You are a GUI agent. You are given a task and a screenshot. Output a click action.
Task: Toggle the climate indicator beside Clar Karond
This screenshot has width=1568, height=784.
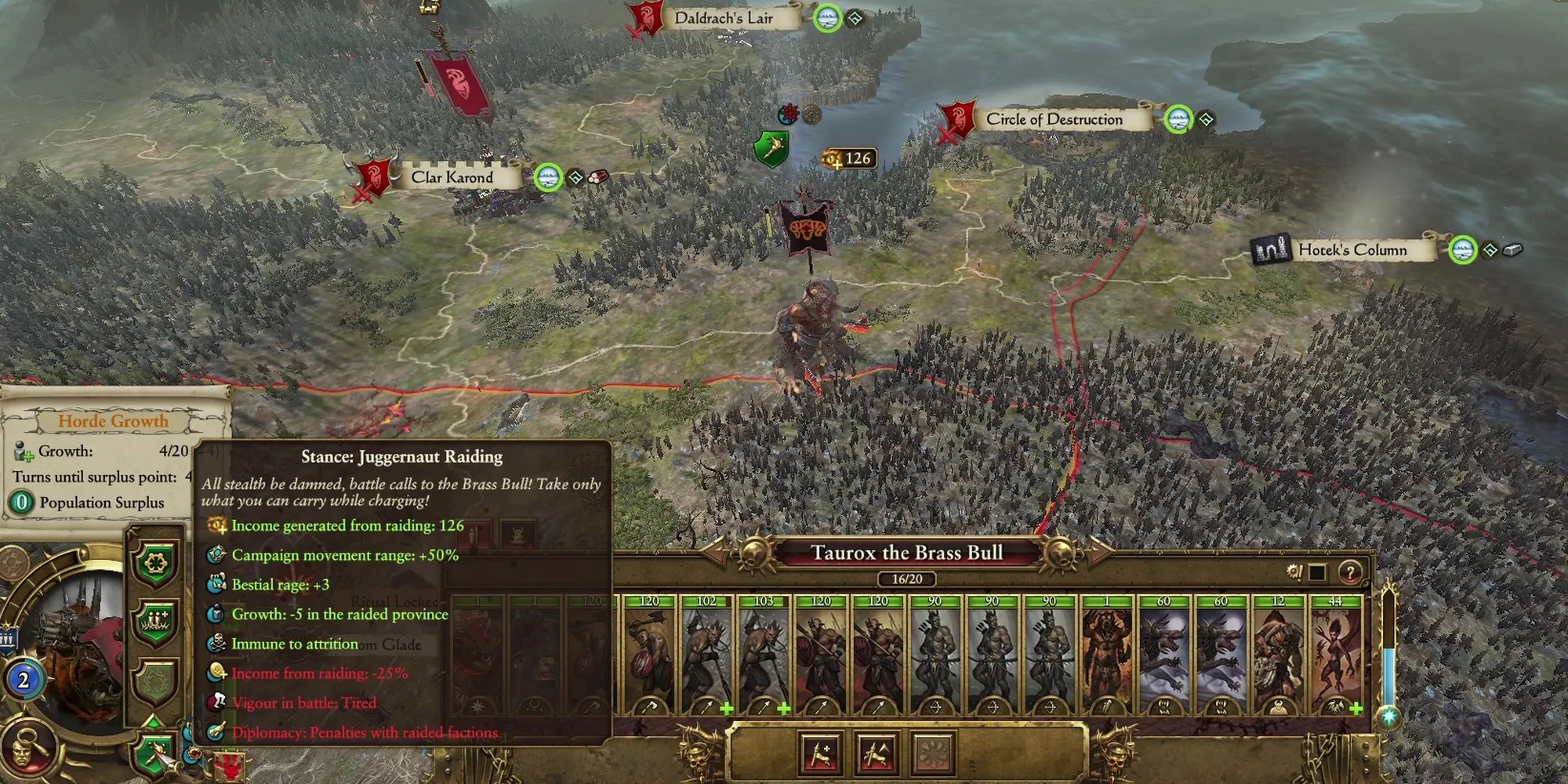(547, 176)
